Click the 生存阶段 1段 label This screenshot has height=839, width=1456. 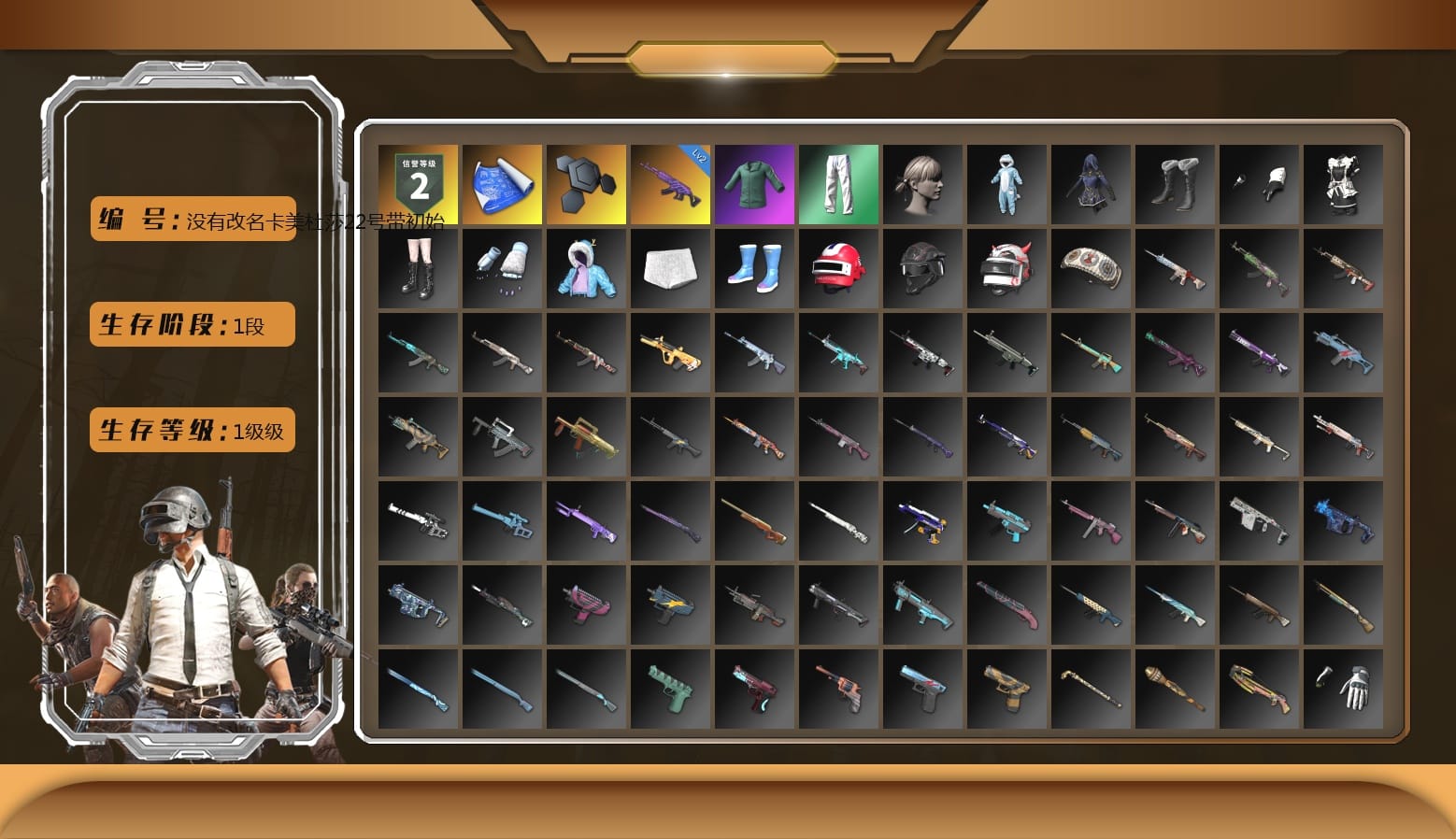pos(191,324)
